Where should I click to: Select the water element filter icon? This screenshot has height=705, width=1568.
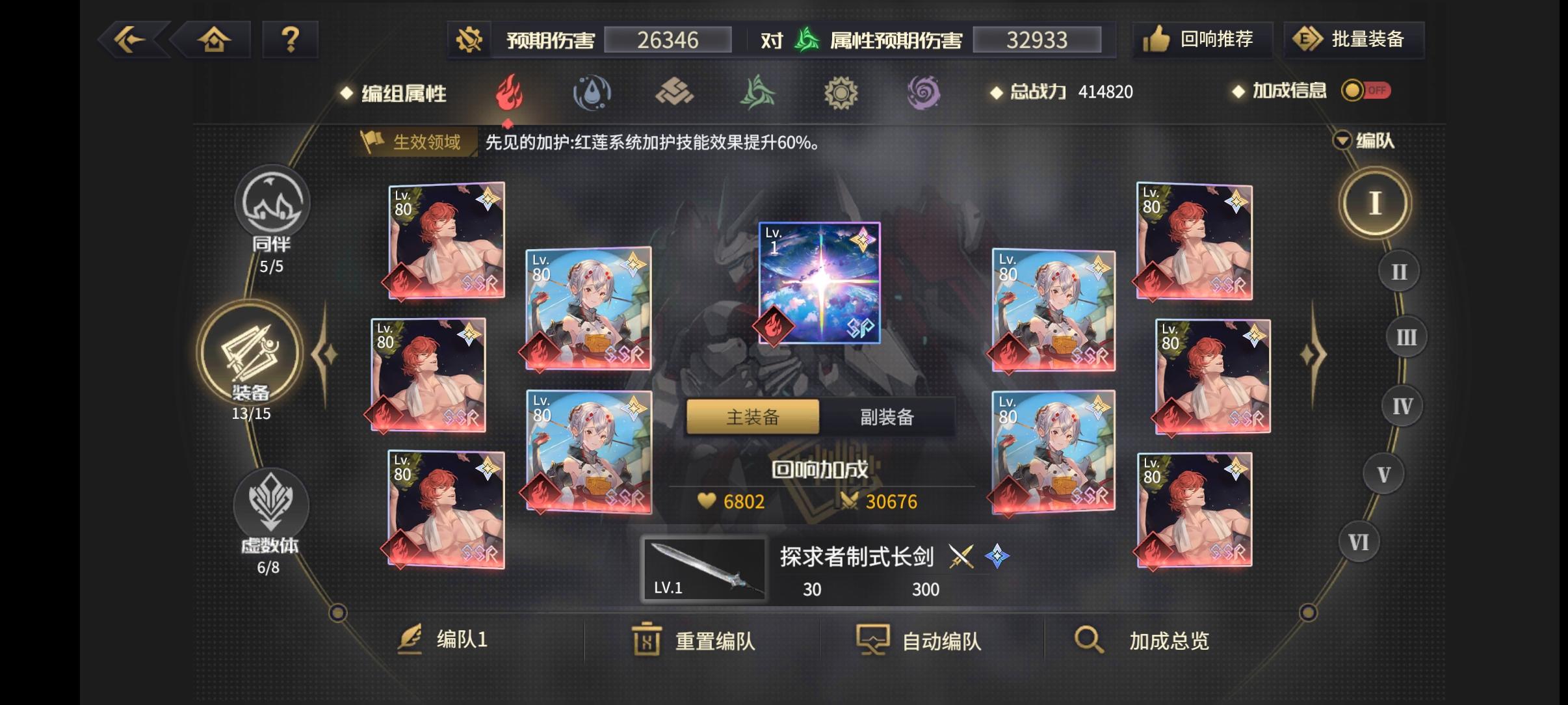click(x=593, y=93)
